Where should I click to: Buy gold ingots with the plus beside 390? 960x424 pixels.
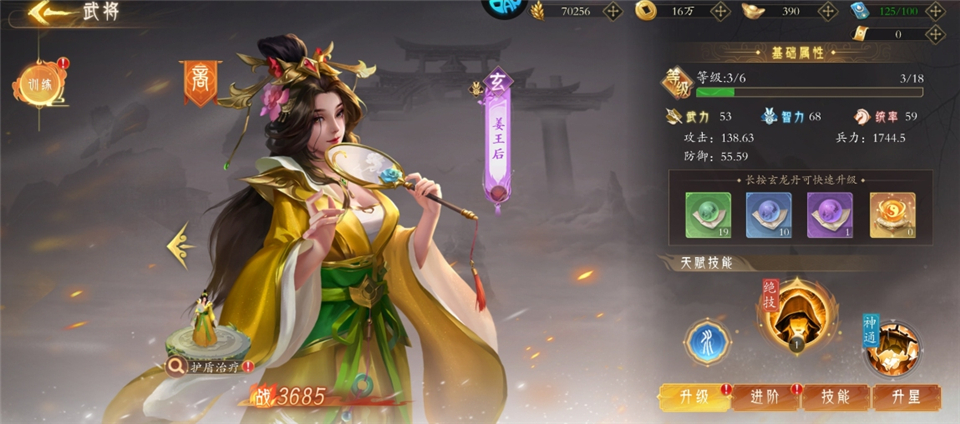coord(826,11)
